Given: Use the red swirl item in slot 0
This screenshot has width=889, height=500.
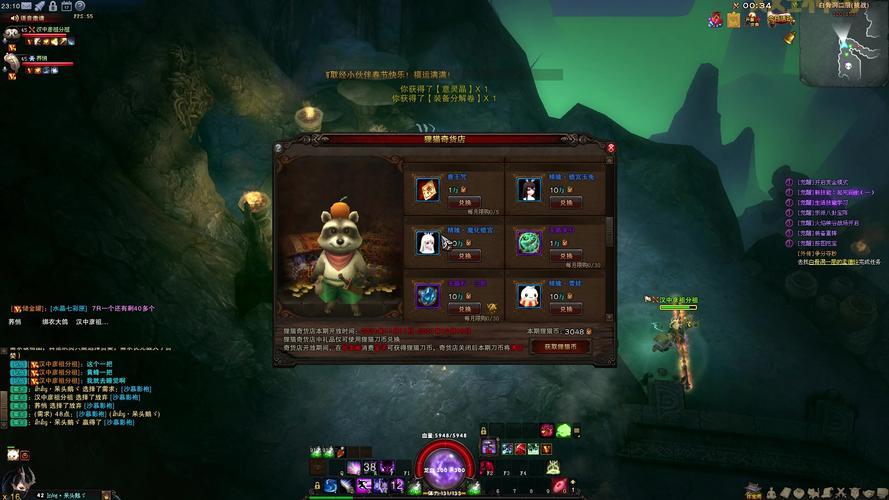Looking at the screenshot, I should 559,484.
